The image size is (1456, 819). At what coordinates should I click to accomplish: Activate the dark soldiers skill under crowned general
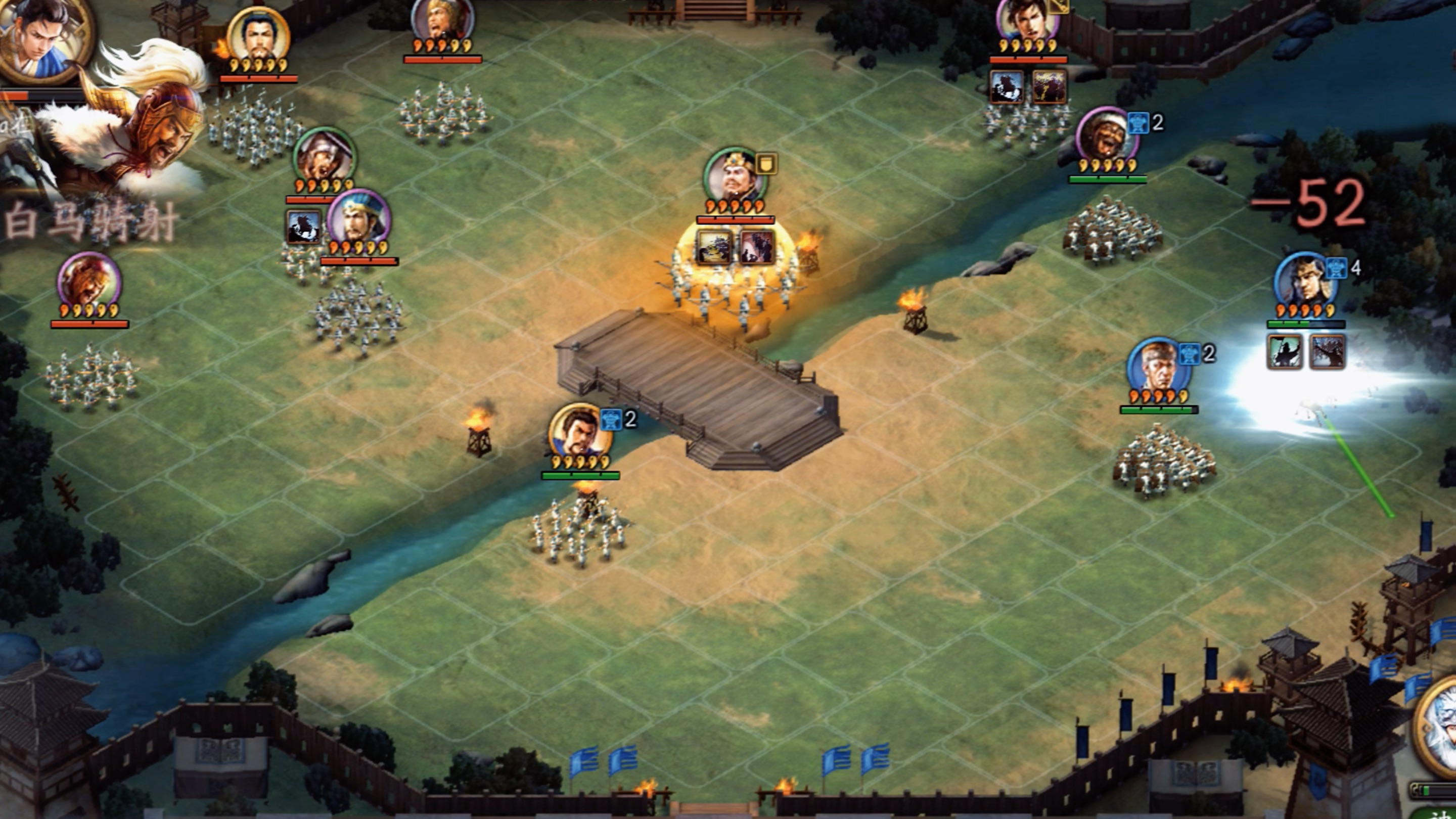coord(757,247)
